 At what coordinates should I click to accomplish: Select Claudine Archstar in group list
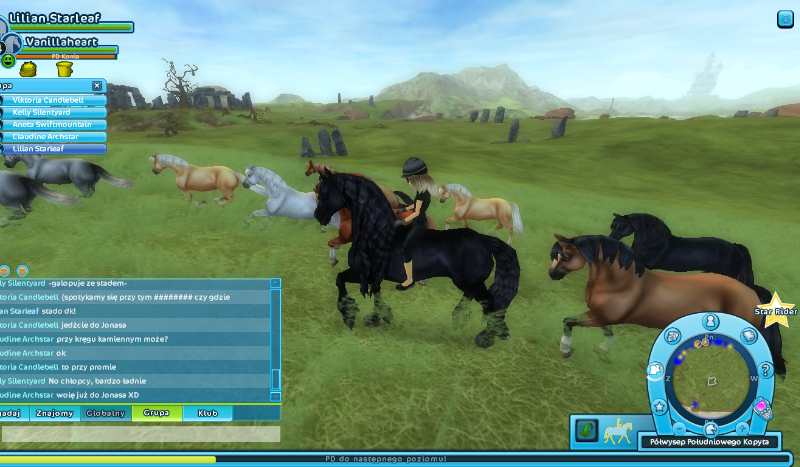[x=52, y=137]
